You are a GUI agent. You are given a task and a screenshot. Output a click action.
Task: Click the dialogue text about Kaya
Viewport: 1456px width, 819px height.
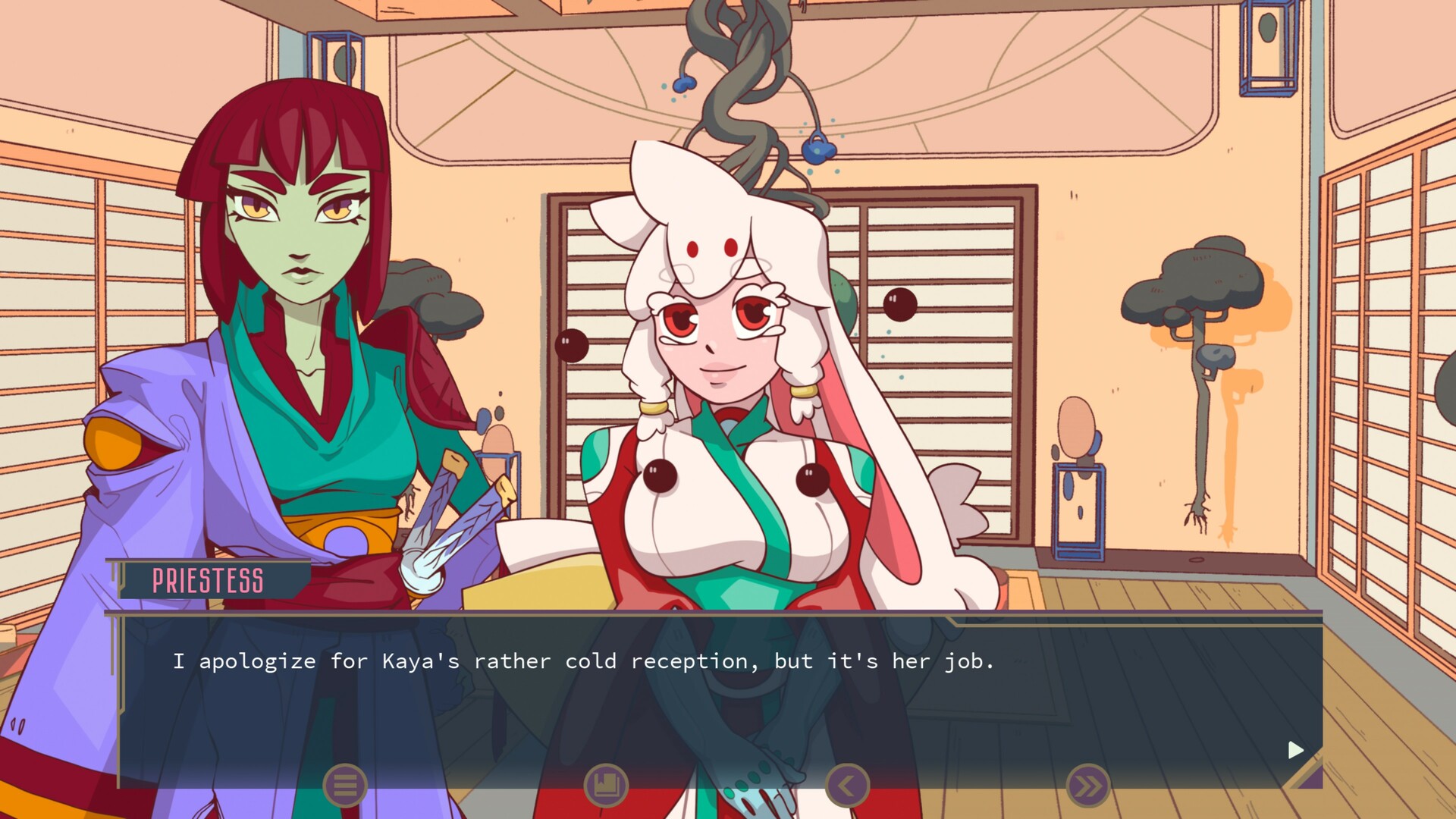pos(584,661)
